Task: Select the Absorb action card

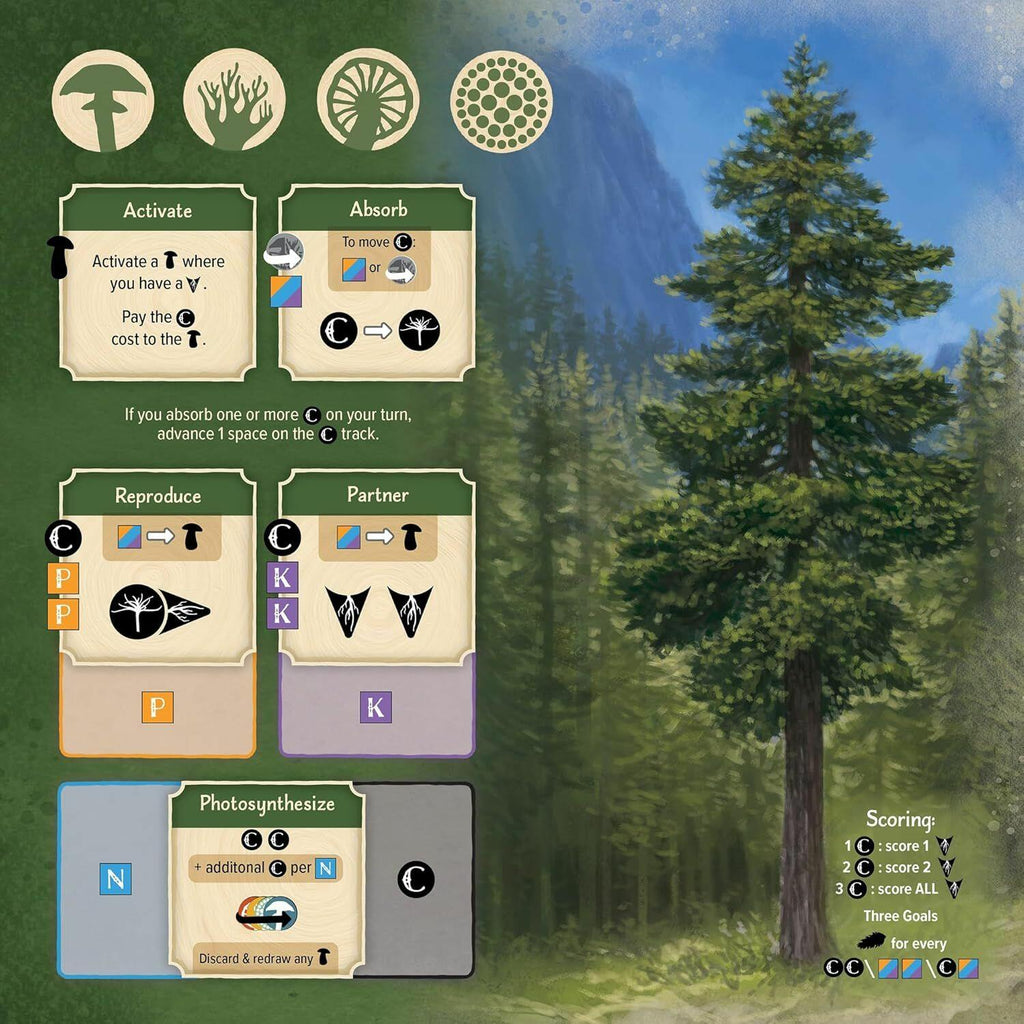Action: tap(376, 282)
